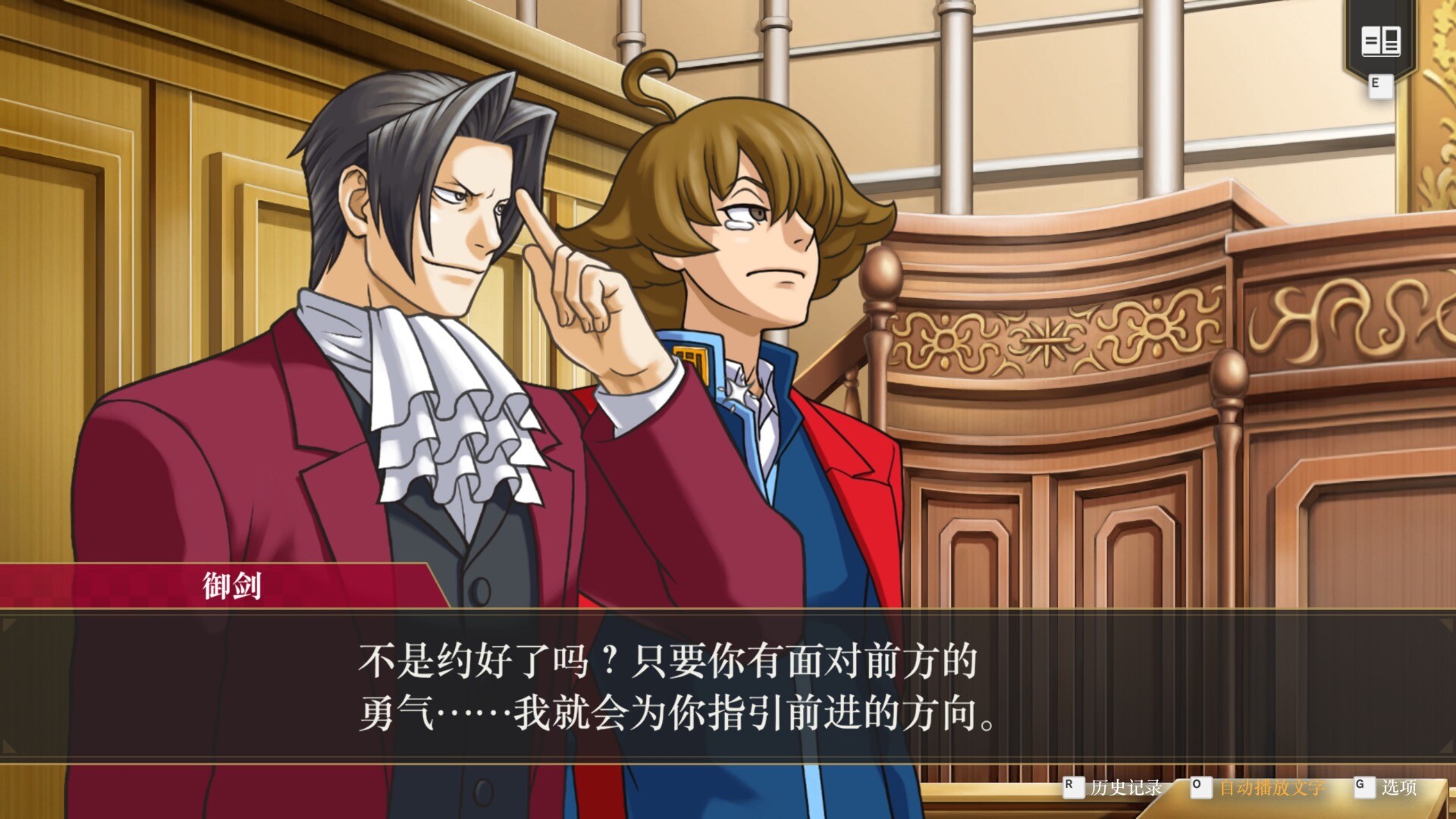This screenshot has height=819, width=1456.
Task: Open the 选项 options menu
Action: 1398,787
